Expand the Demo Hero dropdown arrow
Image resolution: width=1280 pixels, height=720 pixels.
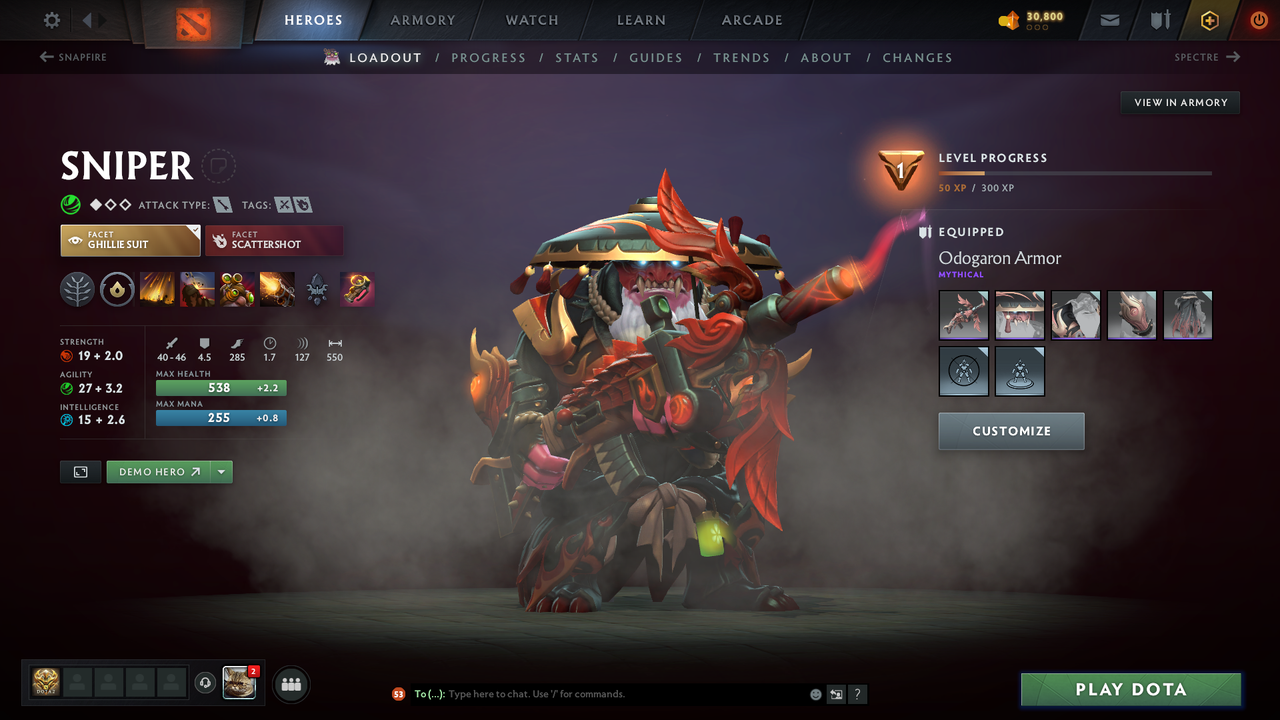coord(220,471)
